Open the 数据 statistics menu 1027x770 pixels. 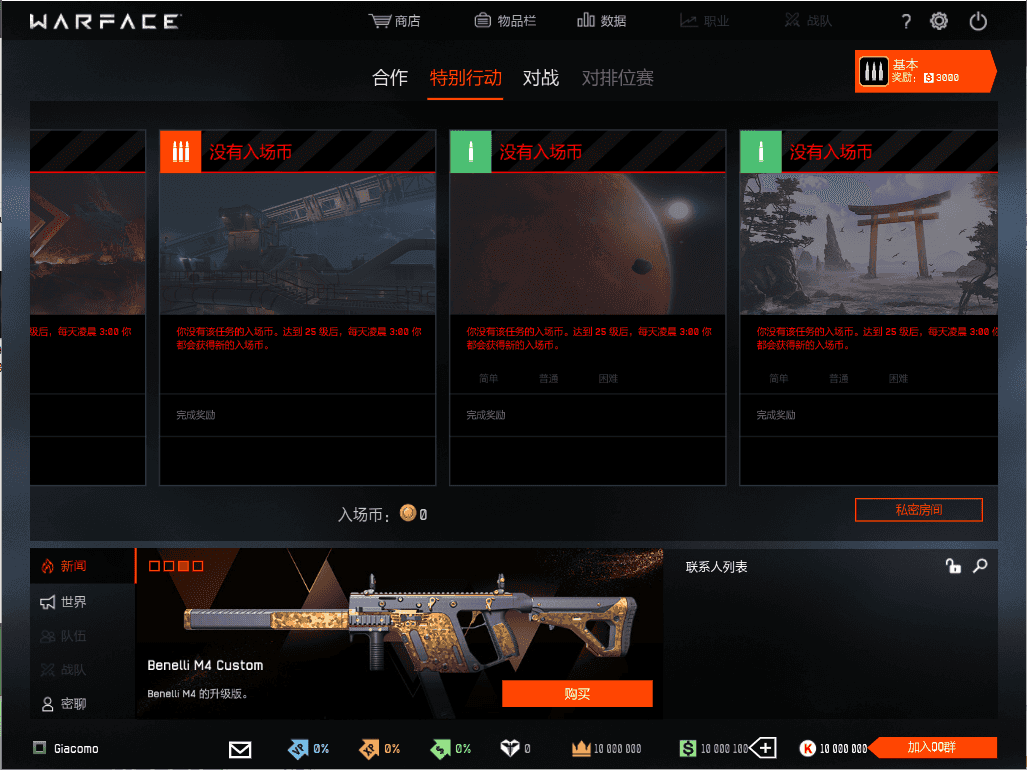[x=602, y=21]
